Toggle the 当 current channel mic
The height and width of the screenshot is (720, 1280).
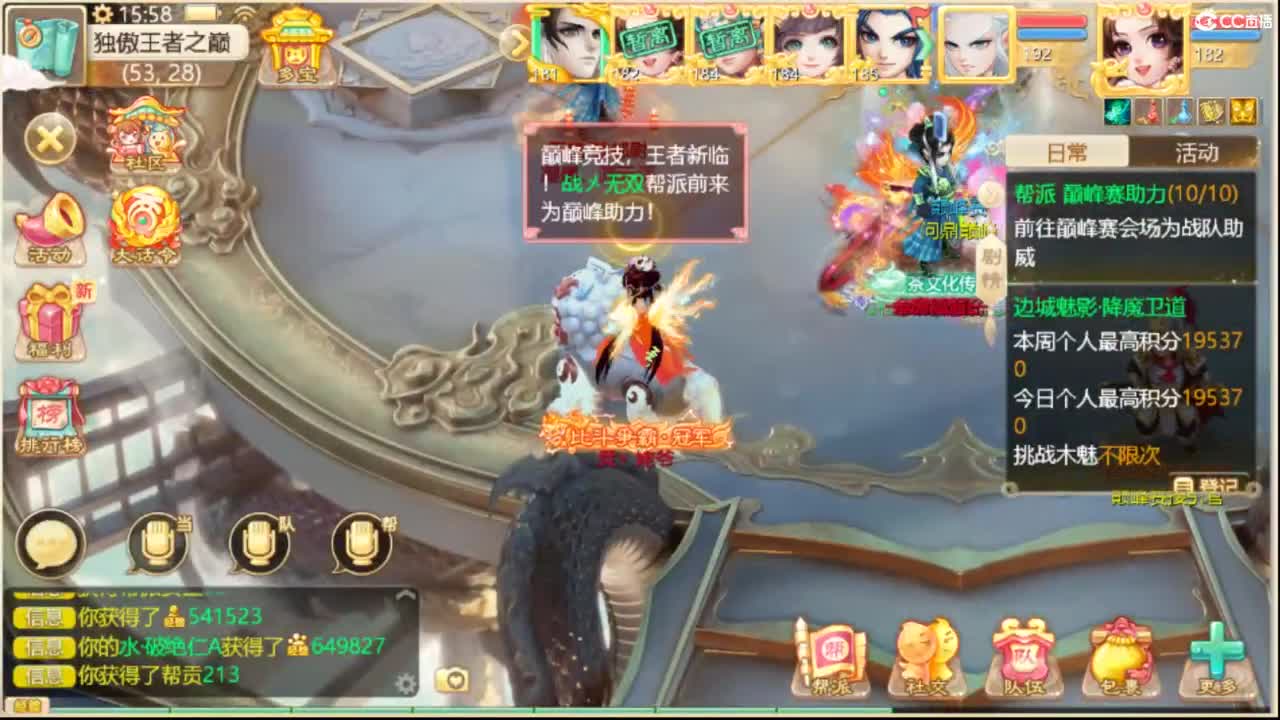click(x=158, y=543)
